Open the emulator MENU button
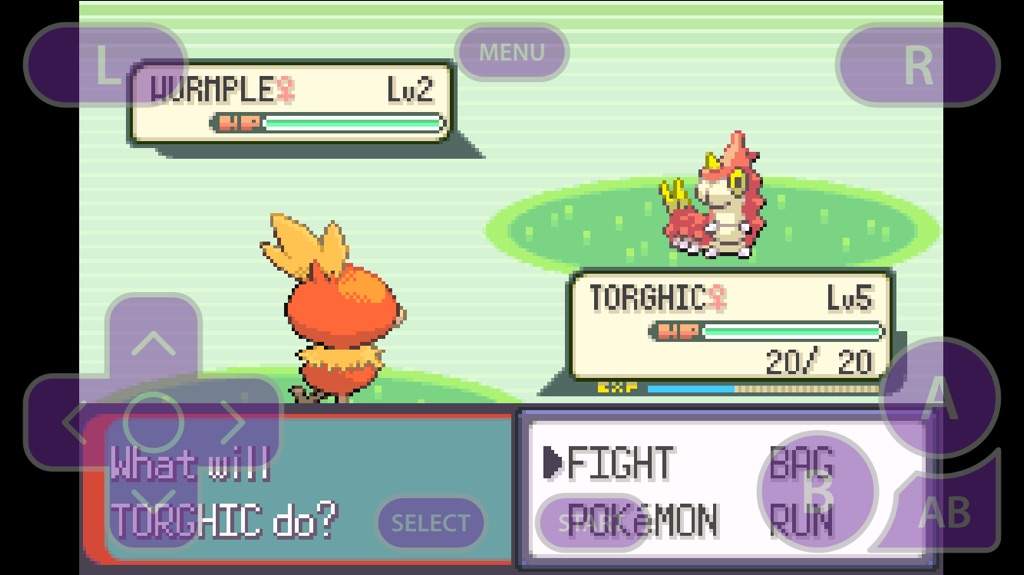1024x575 pixels. (x=512, y=52)
